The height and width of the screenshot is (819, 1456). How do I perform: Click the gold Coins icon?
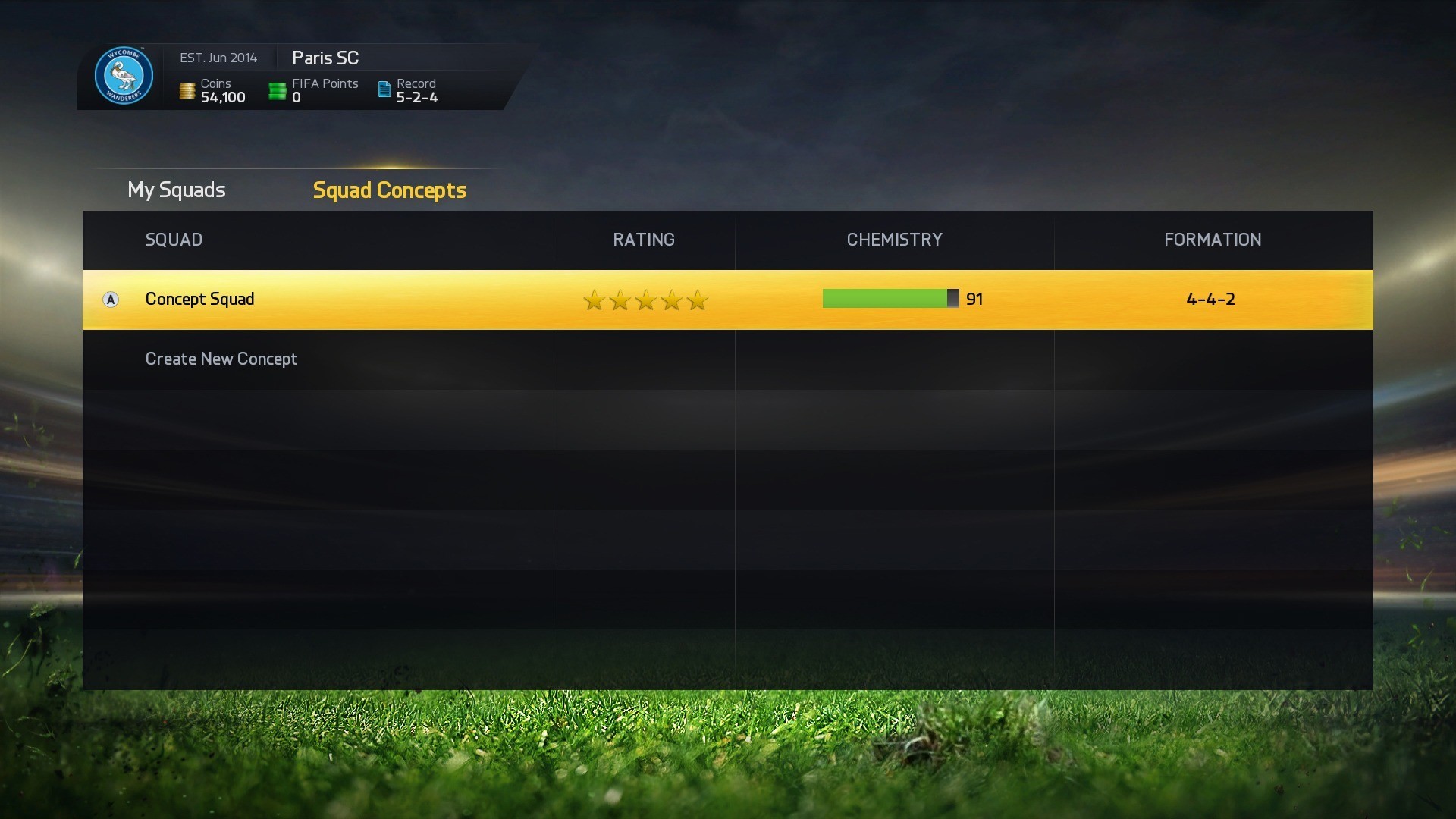pos(187,90)
